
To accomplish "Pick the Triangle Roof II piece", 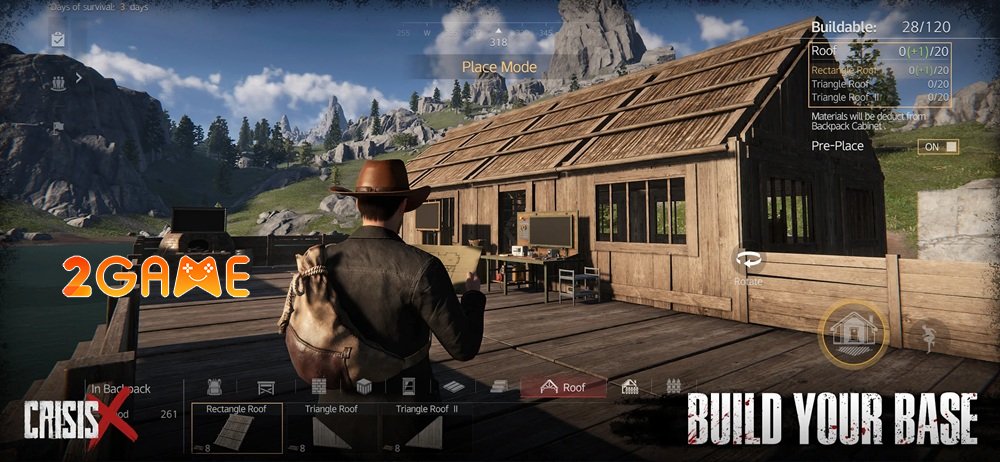I will [x=425, y=427].
